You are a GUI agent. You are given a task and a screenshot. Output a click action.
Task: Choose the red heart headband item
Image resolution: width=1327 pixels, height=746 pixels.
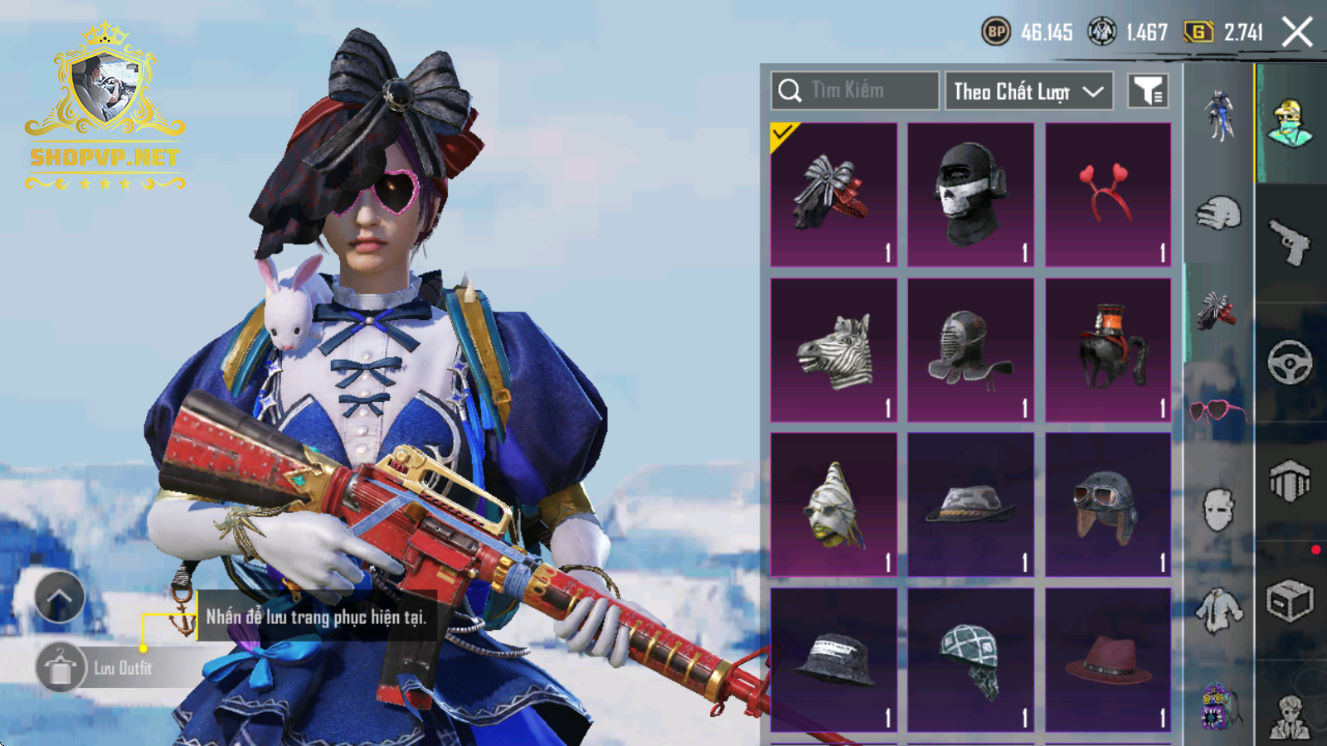(1108, 194)
